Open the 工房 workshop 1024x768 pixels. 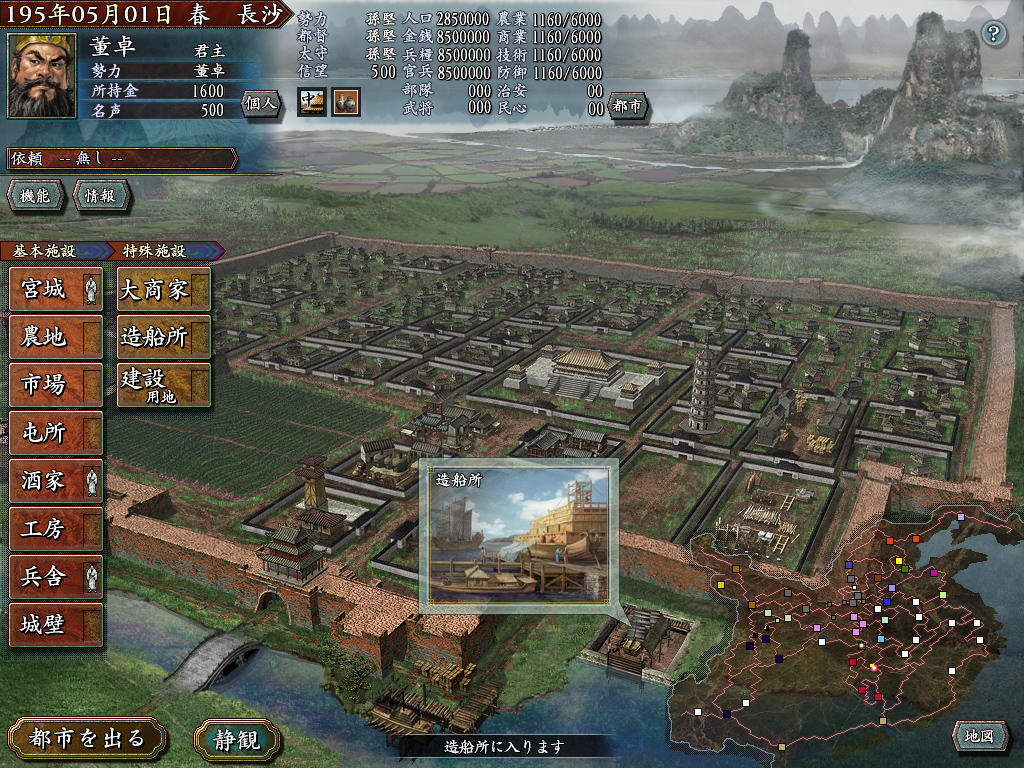click(x=55, y=528)
